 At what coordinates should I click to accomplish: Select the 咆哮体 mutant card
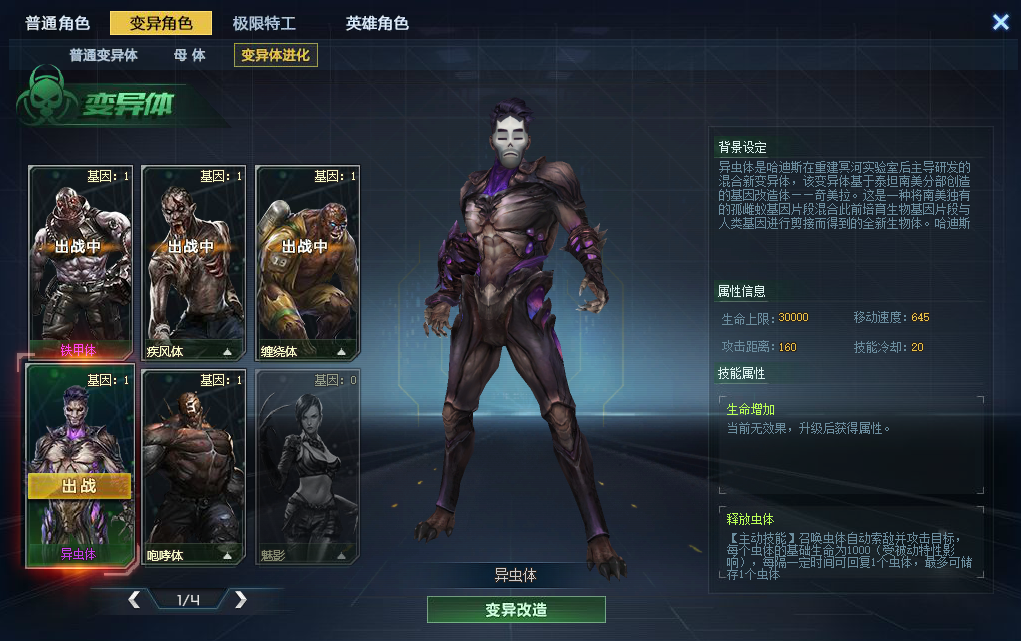[194, 465]
